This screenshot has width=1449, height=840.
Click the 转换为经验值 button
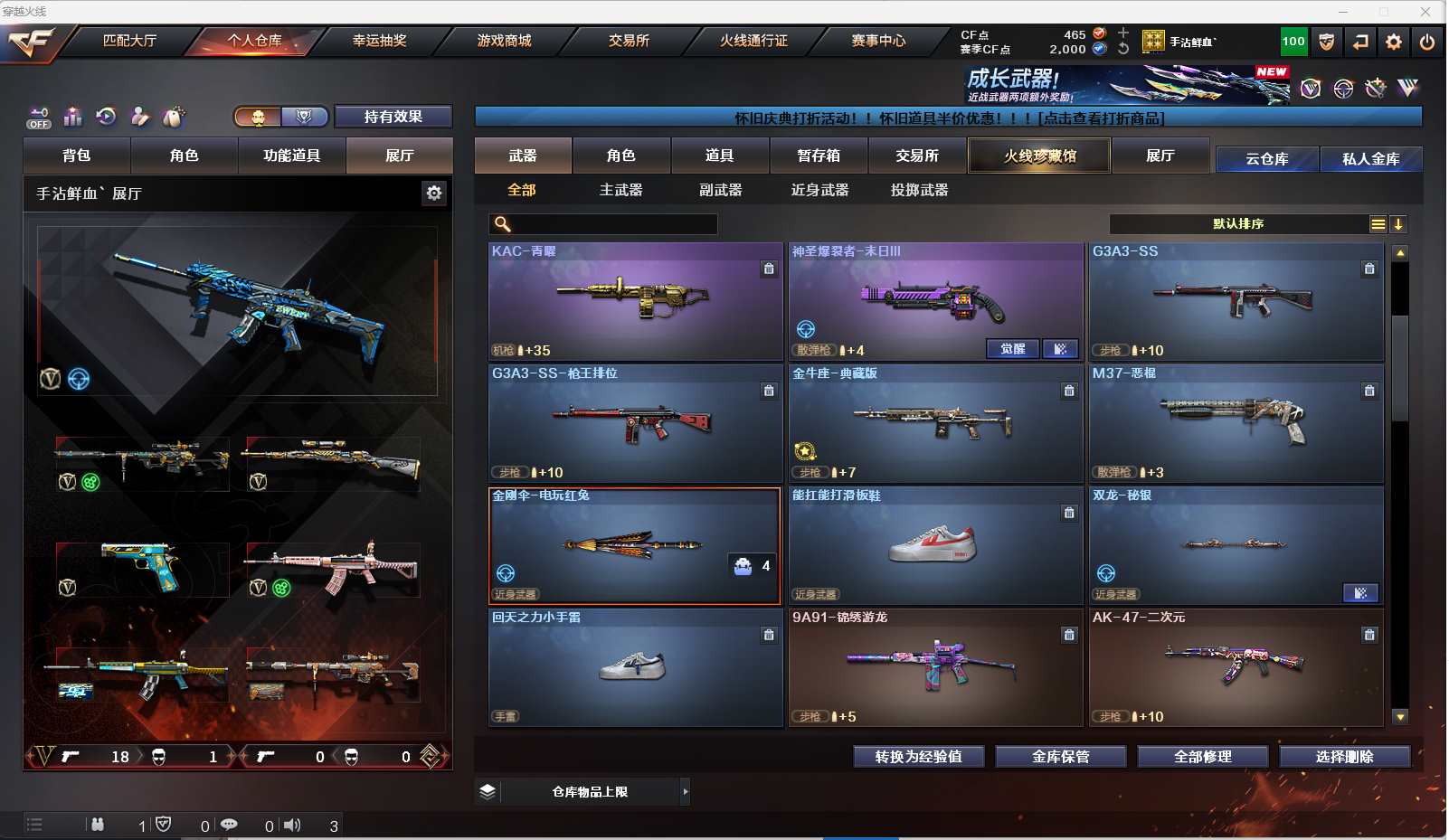pyautogui.click(x=918, y=757)
